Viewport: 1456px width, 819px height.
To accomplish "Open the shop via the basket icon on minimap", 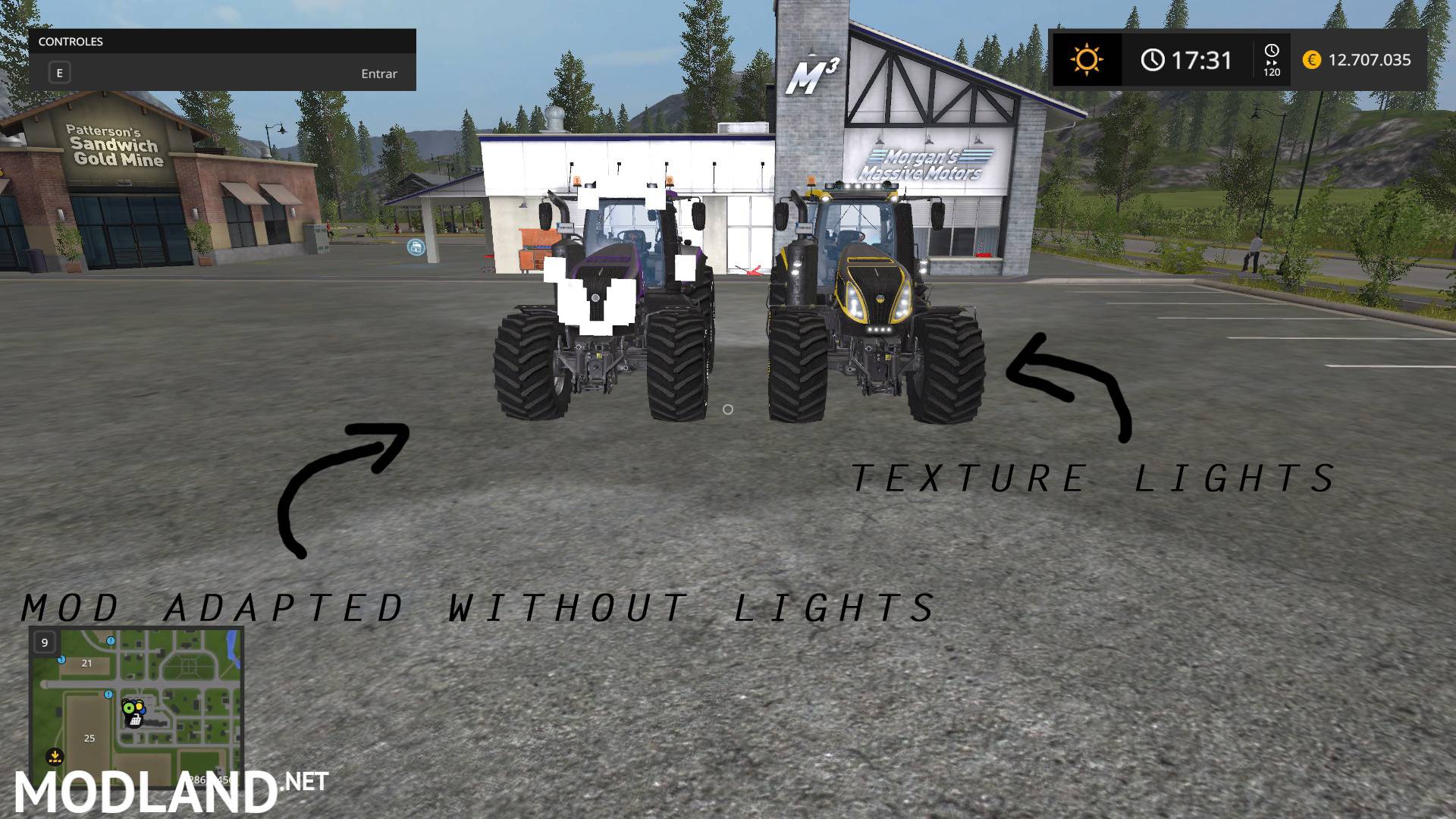I will [x=135, y=720].
